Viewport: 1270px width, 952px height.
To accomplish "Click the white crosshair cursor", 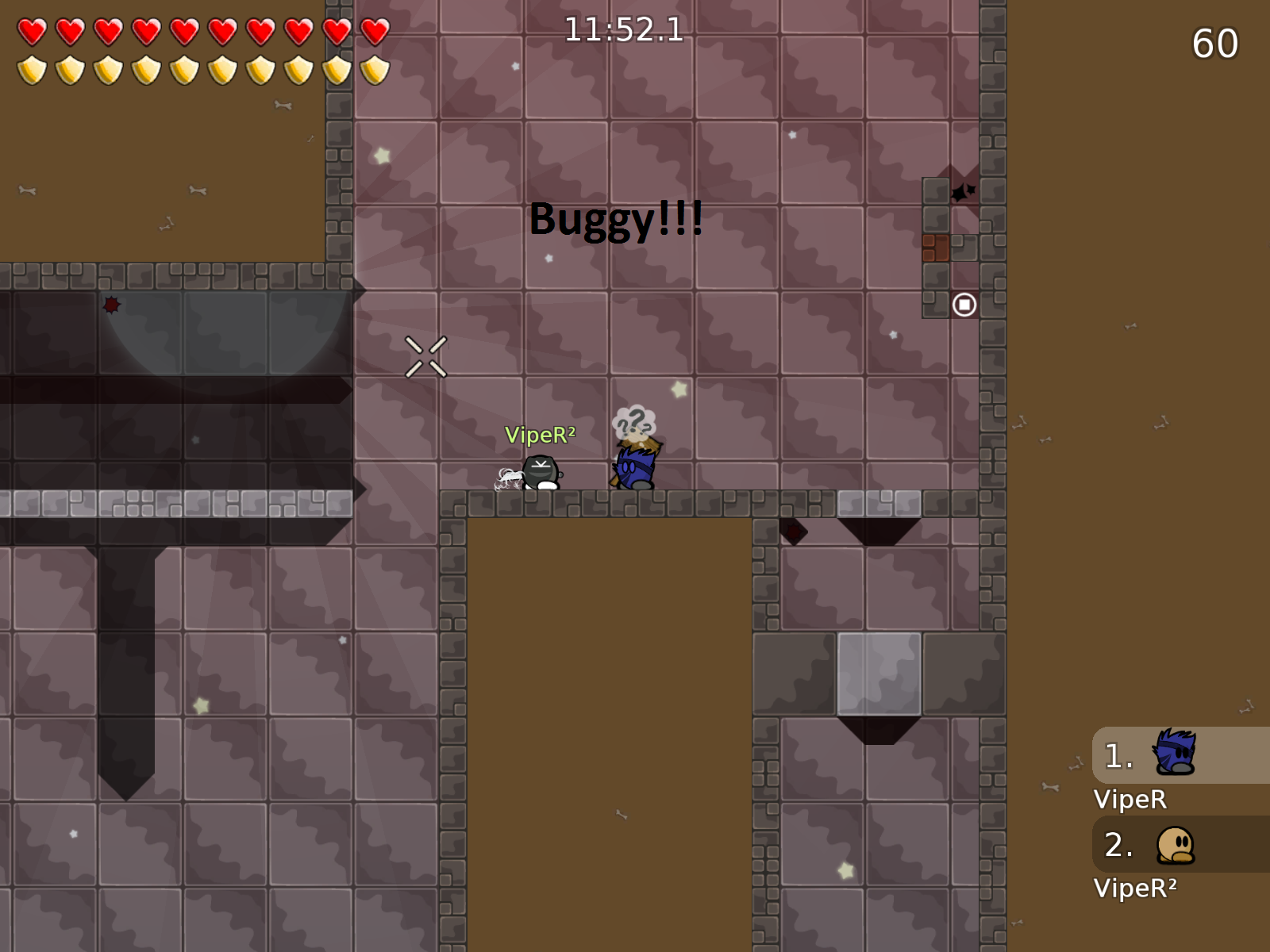I will [x=425, y=357].
